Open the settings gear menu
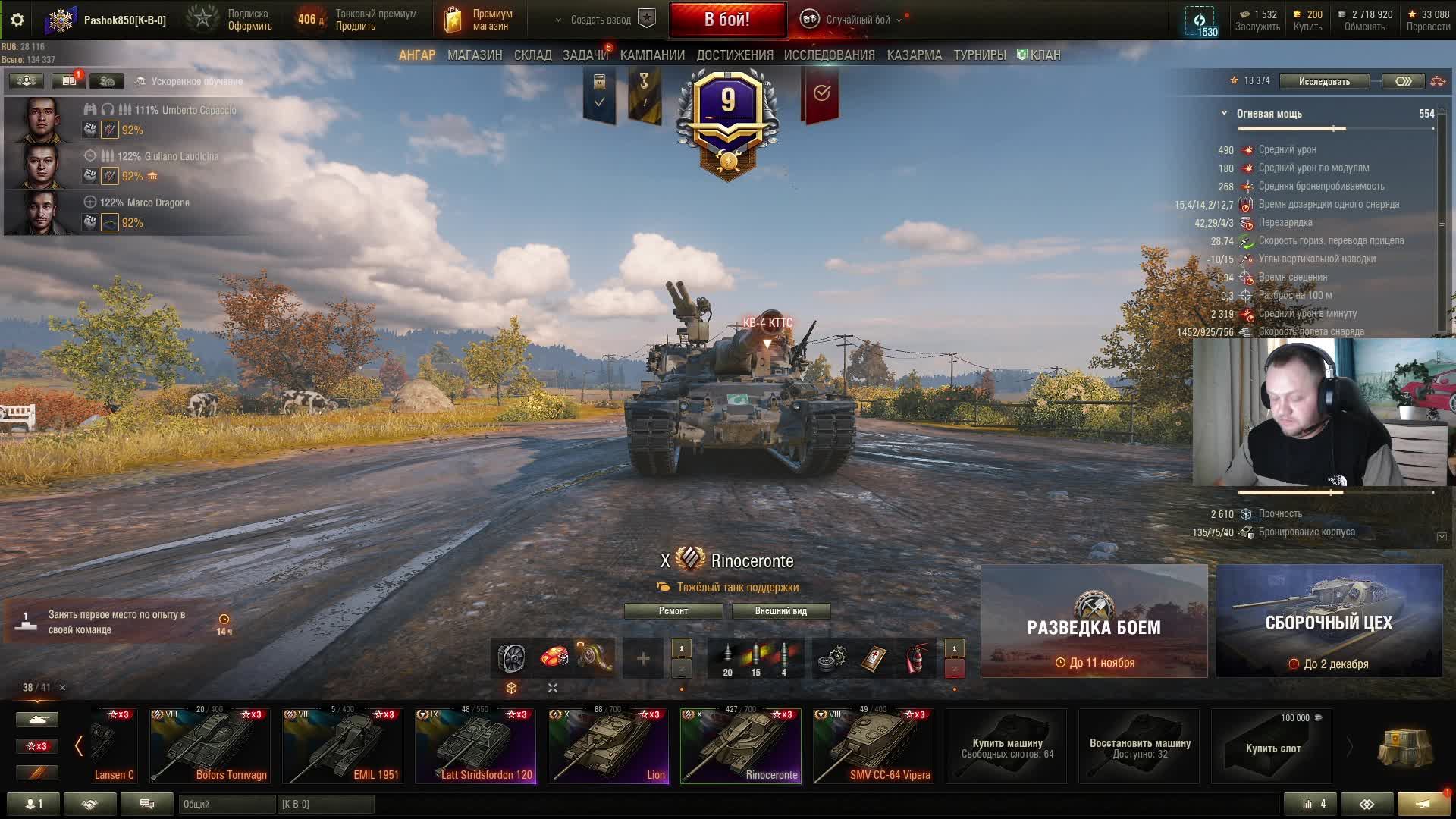 click(x=17, y=20)
